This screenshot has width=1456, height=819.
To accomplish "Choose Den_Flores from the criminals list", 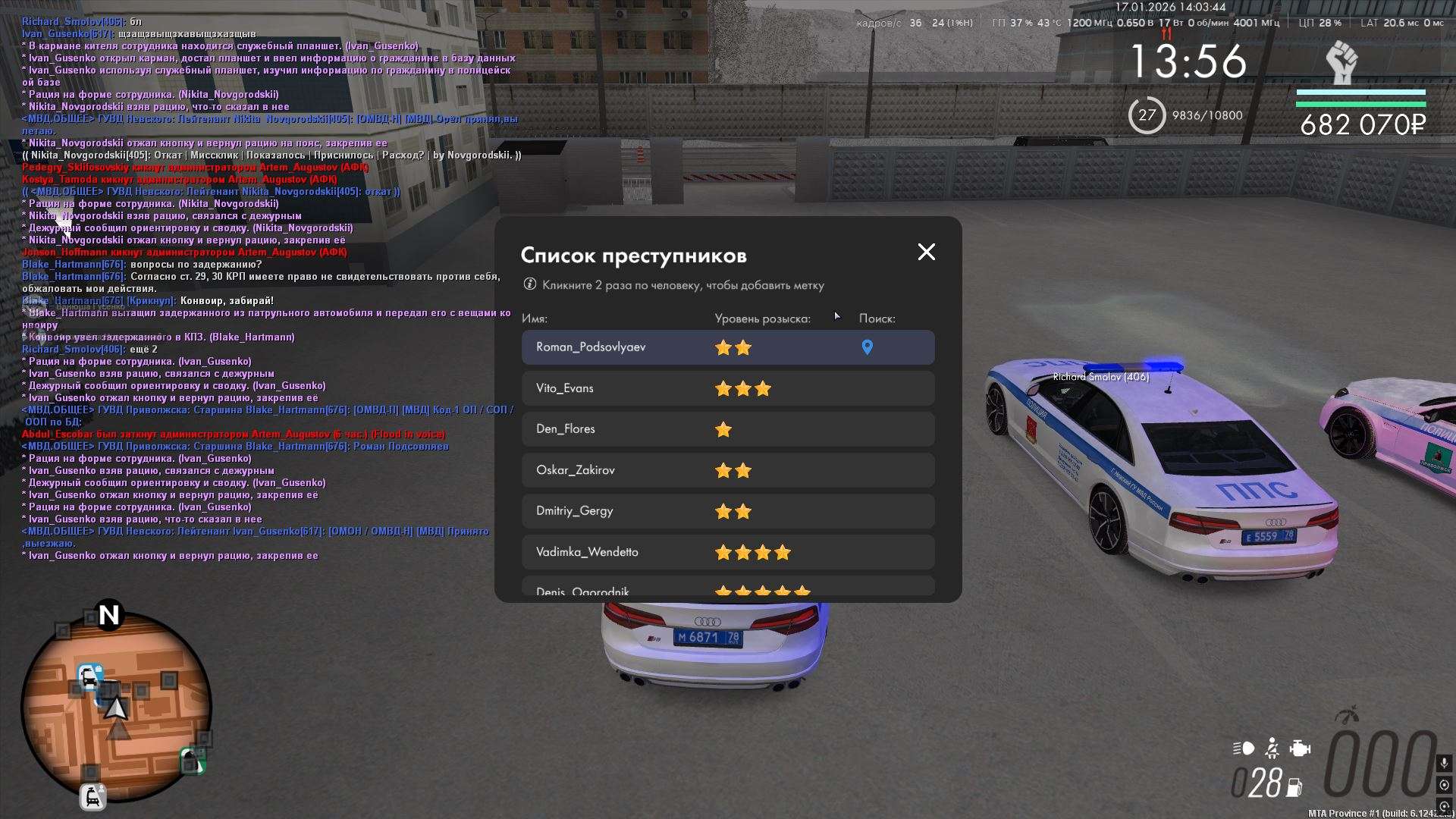I will point(566,429).
